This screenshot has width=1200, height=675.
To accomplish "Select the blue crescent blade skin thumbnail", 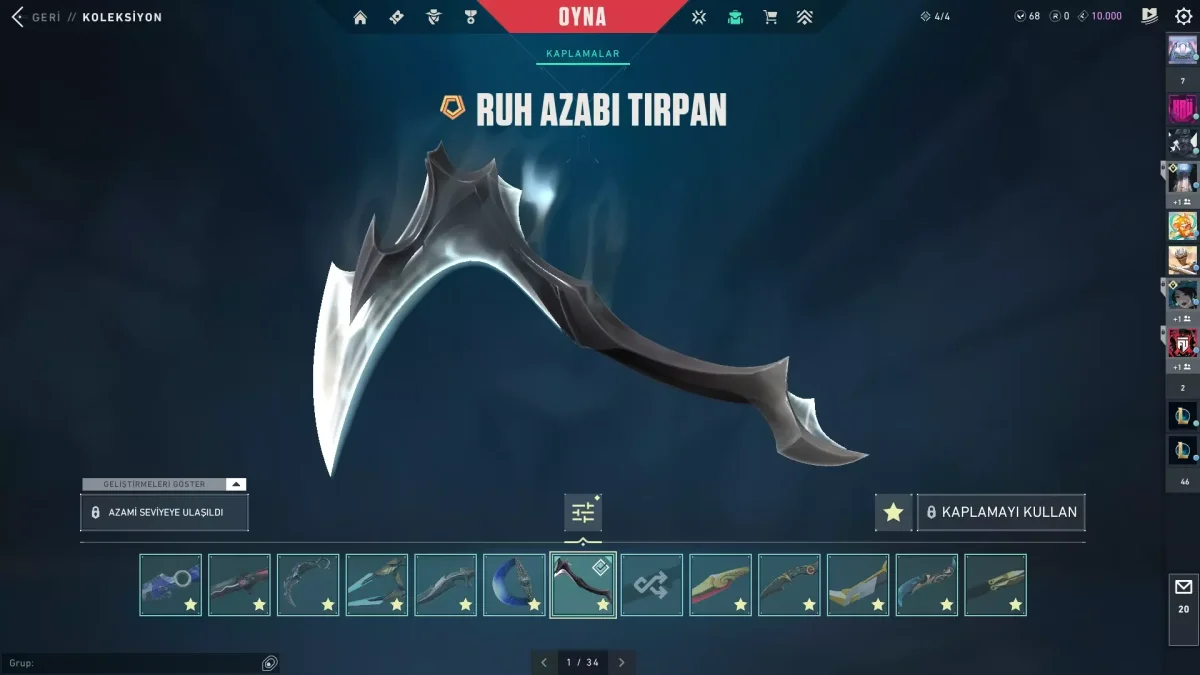I will (514, 585).
